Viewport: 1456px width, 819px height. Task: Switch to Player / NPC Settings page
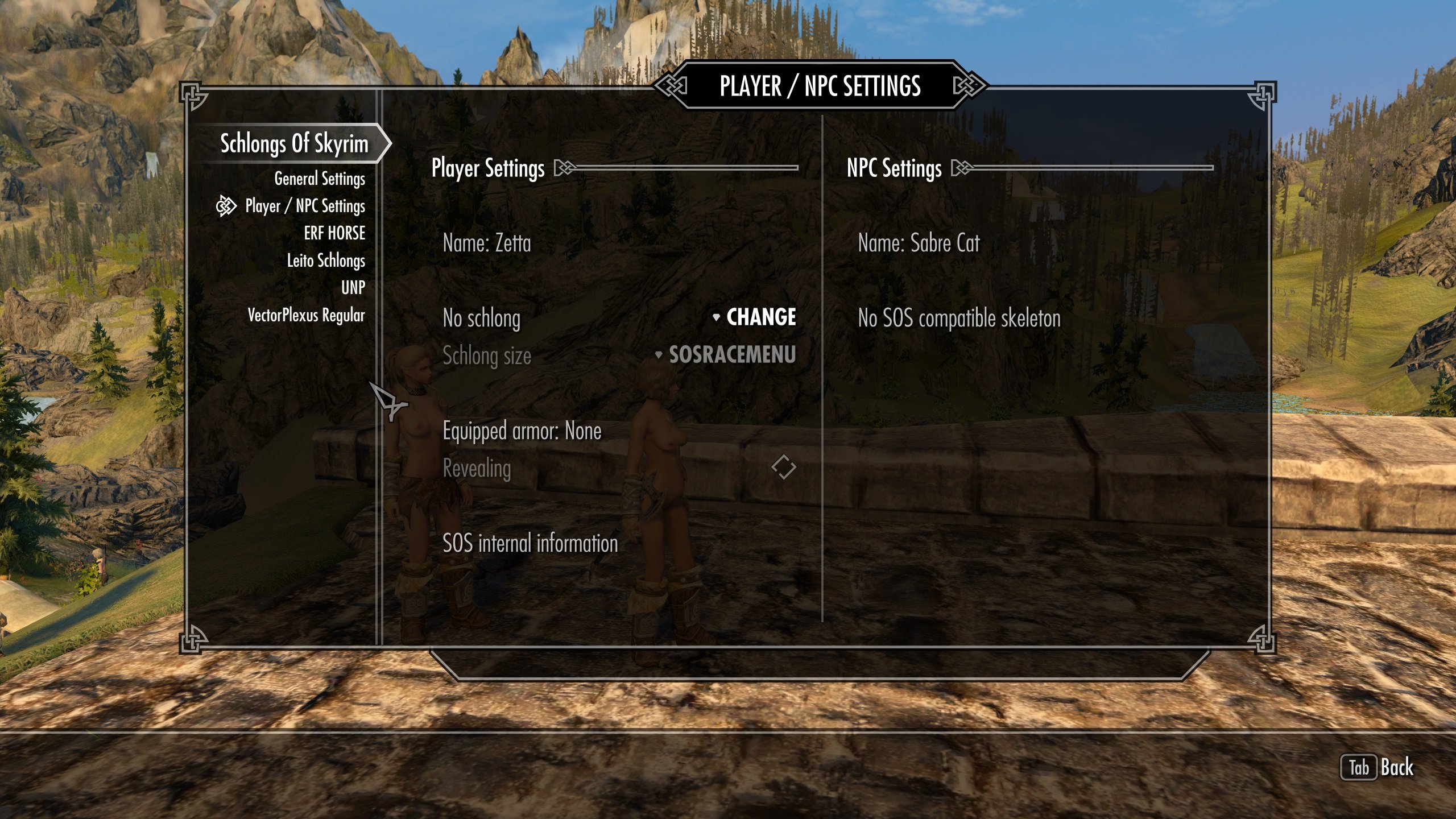tap(305, 206)
